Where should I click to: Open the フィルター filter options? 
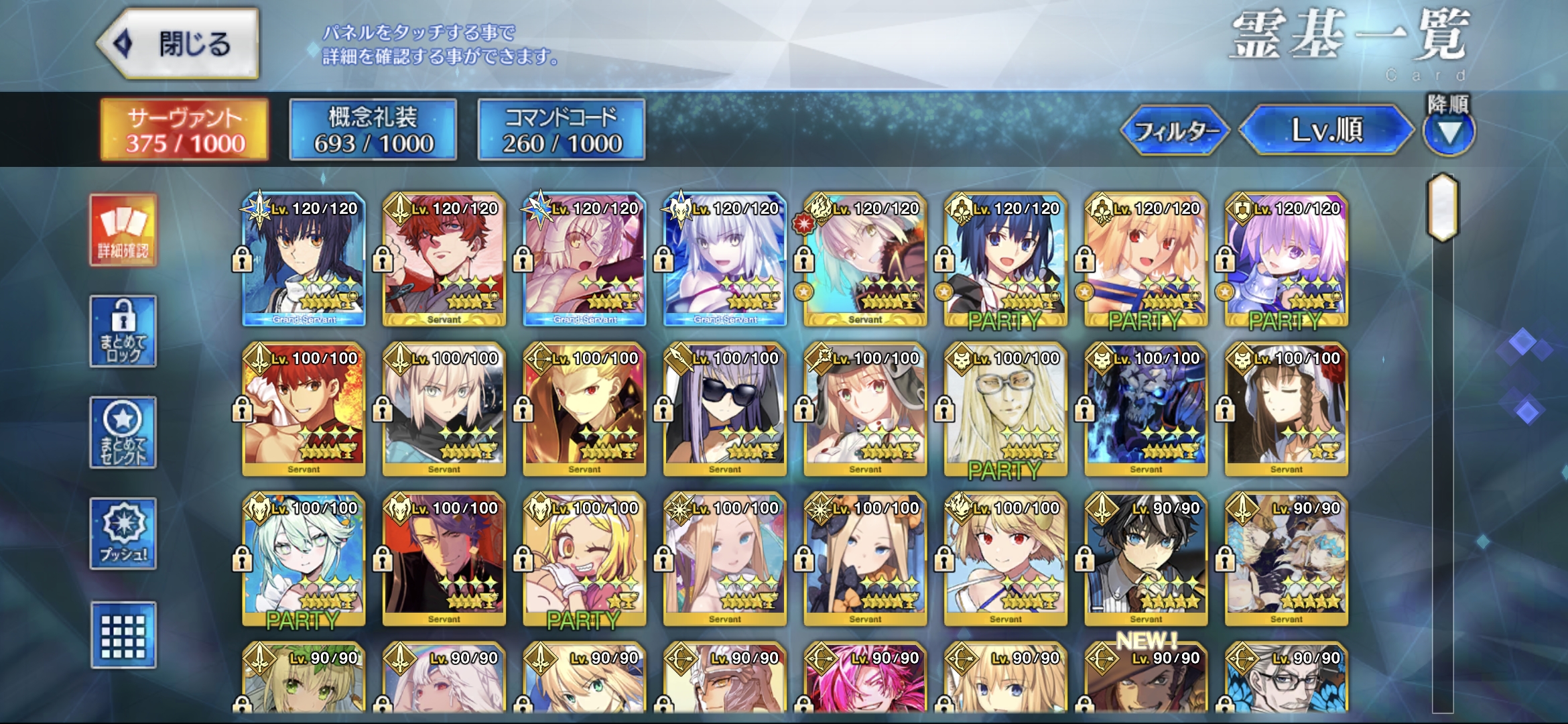click(1175, 131)
